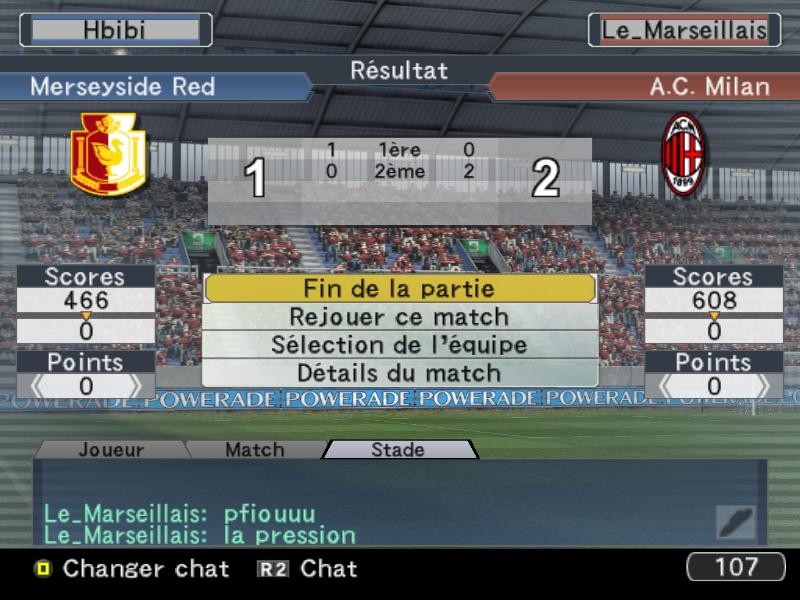Open Sélection de l'équipe
800x600 pixels.
pyautogui.click(x=400, y=345)
